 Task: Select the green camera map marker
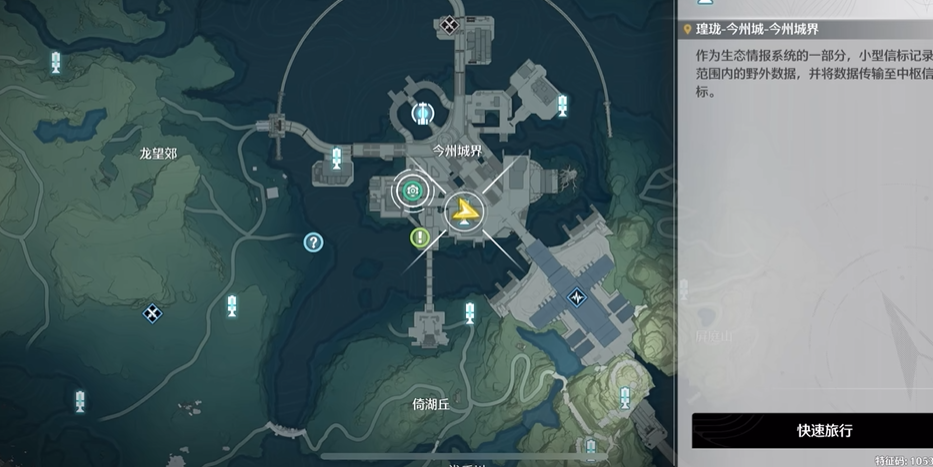(x=410, y=189)
